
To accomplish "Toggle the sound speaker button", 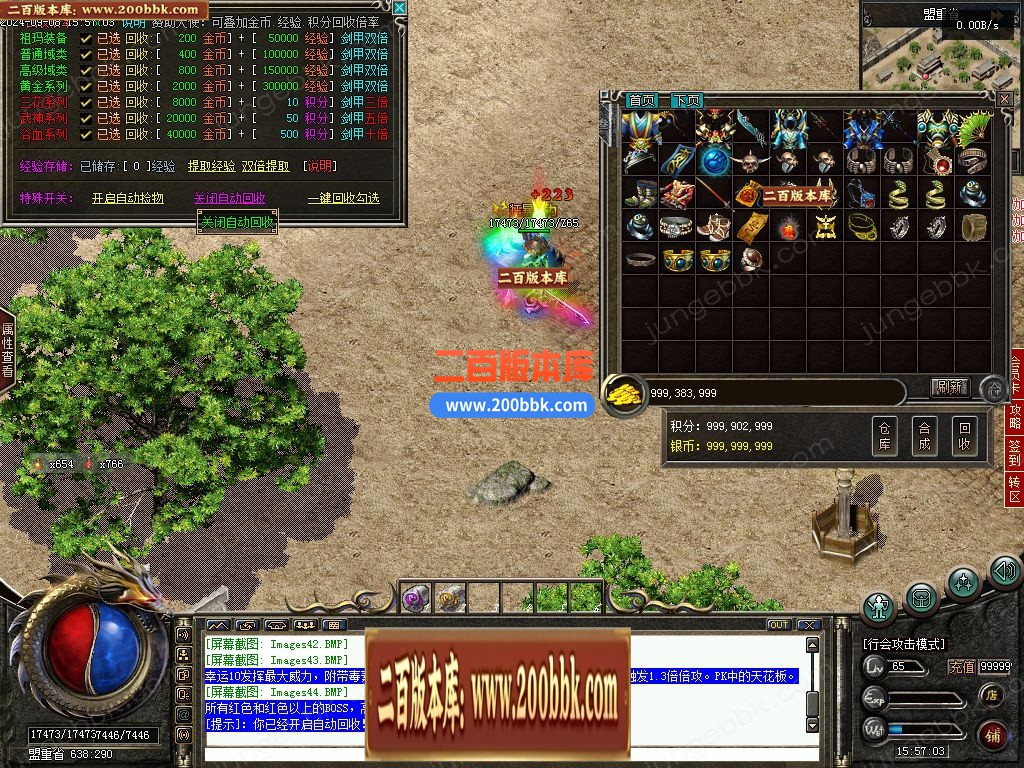I will coord(1004,571).
